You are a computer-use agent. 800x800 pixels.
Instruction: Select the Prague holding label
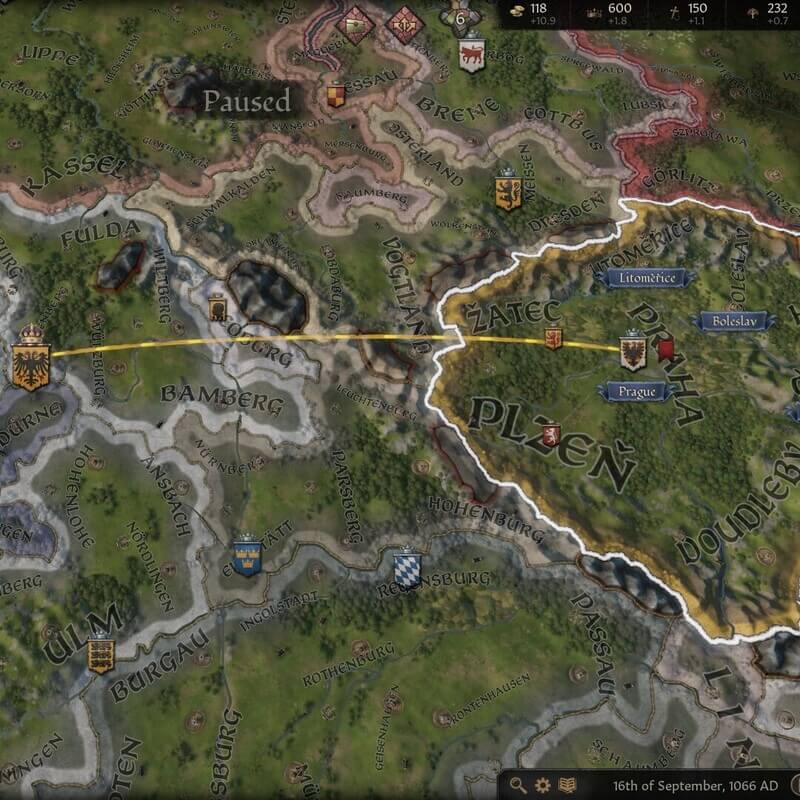(x=632, y=391)
